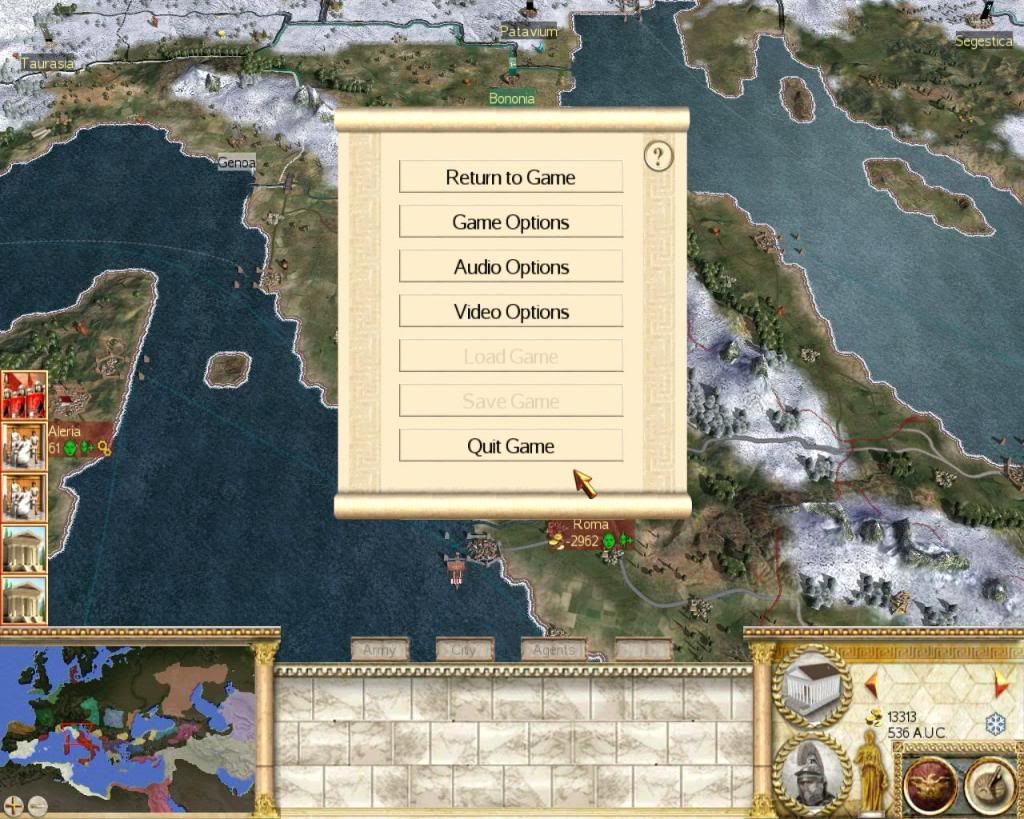Open Game Options
The height and width of the screenshot is (819, 1024).
[511, 222]
